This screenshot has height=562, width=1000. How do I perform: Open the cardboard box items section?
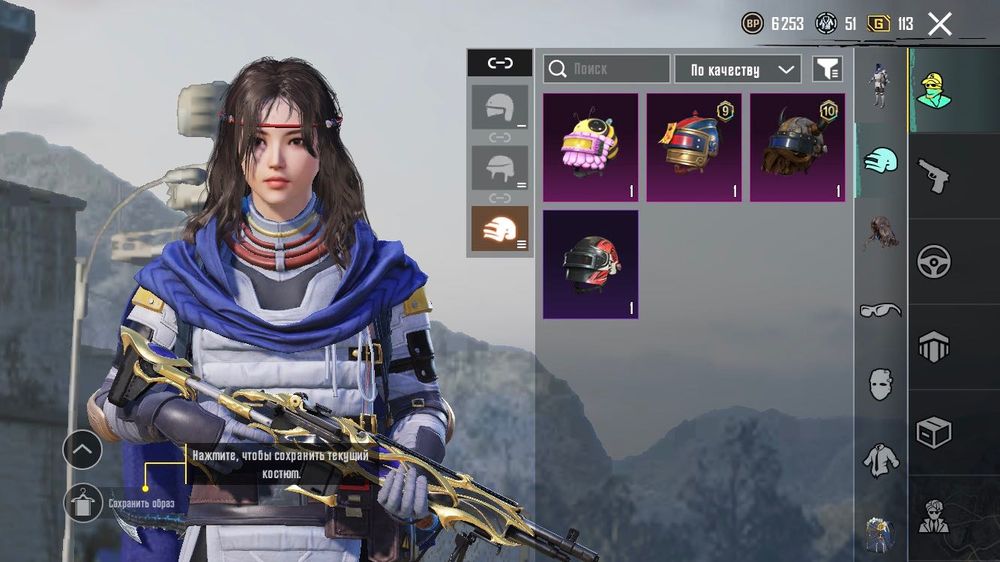[x=933, y=432]
